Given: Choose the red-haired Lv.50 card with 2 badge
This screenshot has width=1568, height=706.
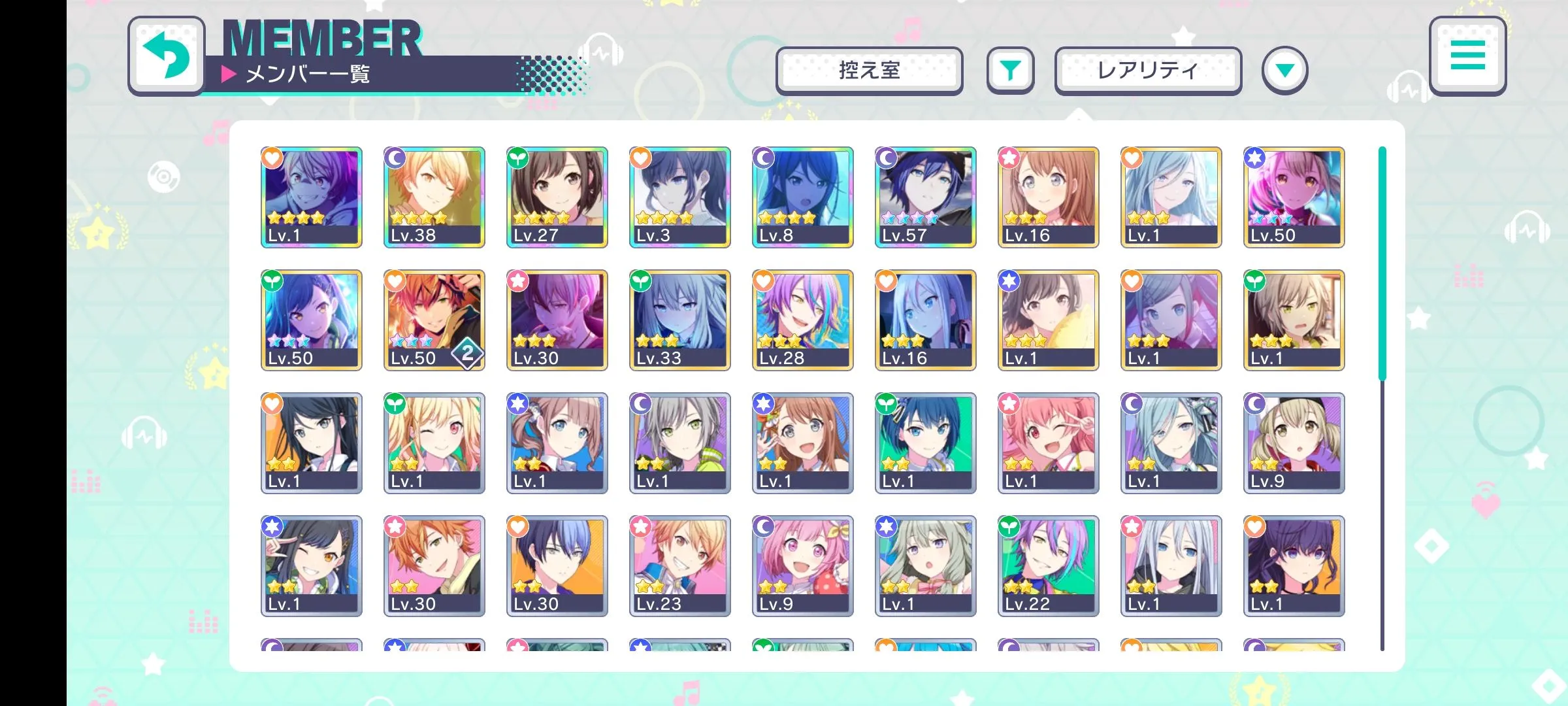Looking at the screenshot, I should (434, 320).
